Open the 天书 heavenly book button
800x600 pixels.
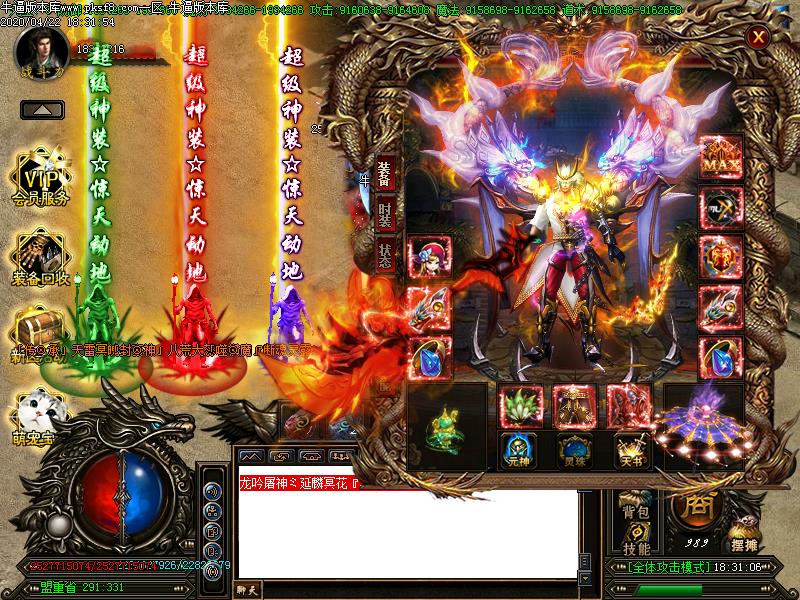point(628,449)
